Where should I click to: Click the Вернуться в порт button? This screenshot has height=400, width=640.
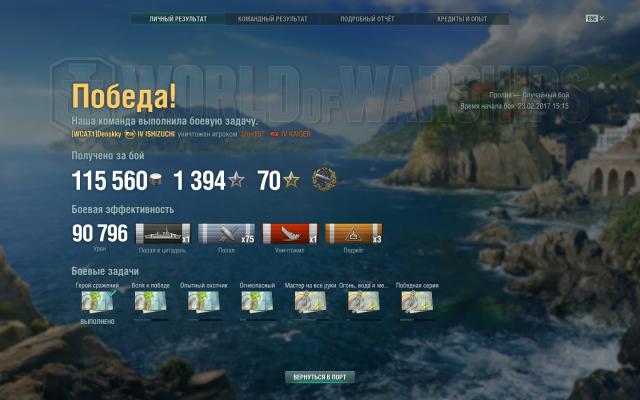tap(320, 378)
